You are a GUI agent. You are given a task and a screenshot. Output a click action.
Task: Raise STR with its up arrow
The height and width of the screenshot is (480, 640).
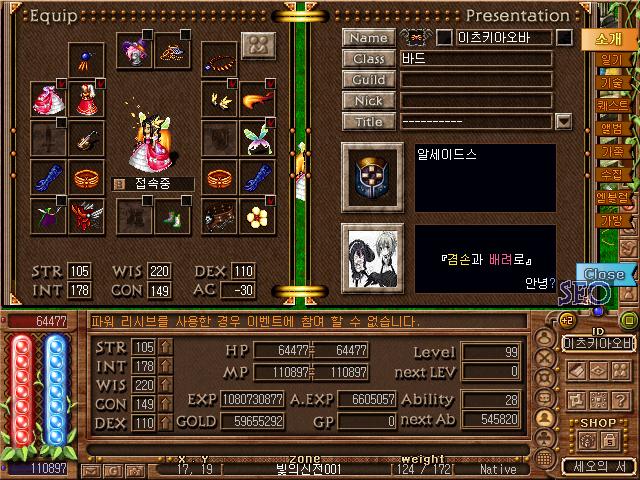[165, 347]
